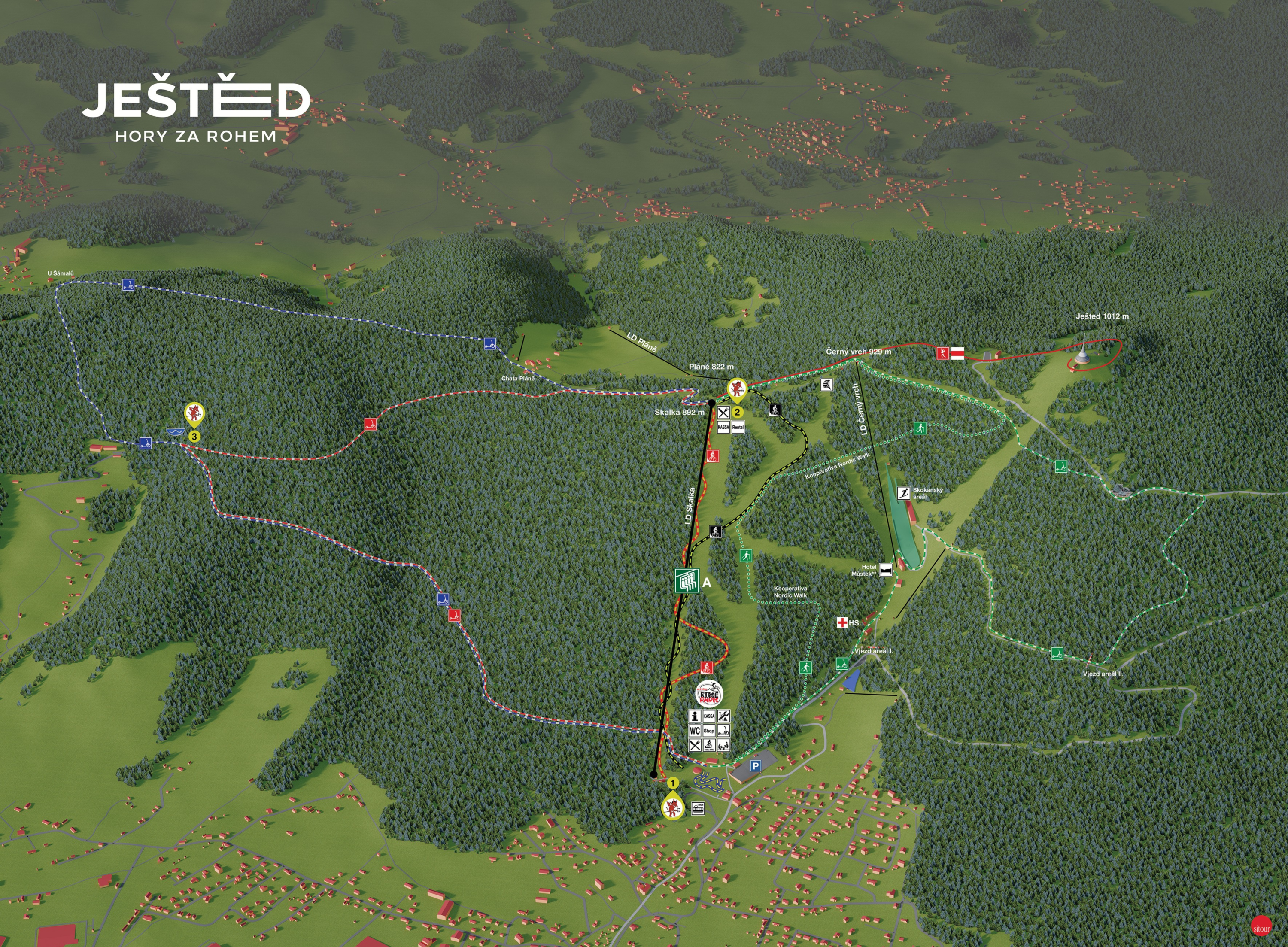Viewport: 1288px width, 947px height.
Task: Open the red Sitour logo
Action: tap(1262, 927)
